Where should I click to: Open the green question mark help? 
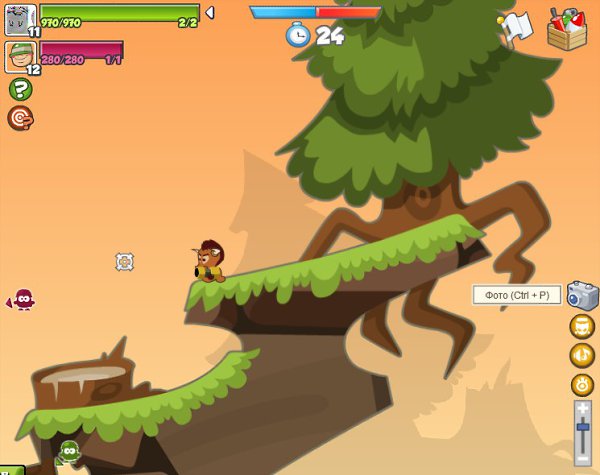[20, 89]
